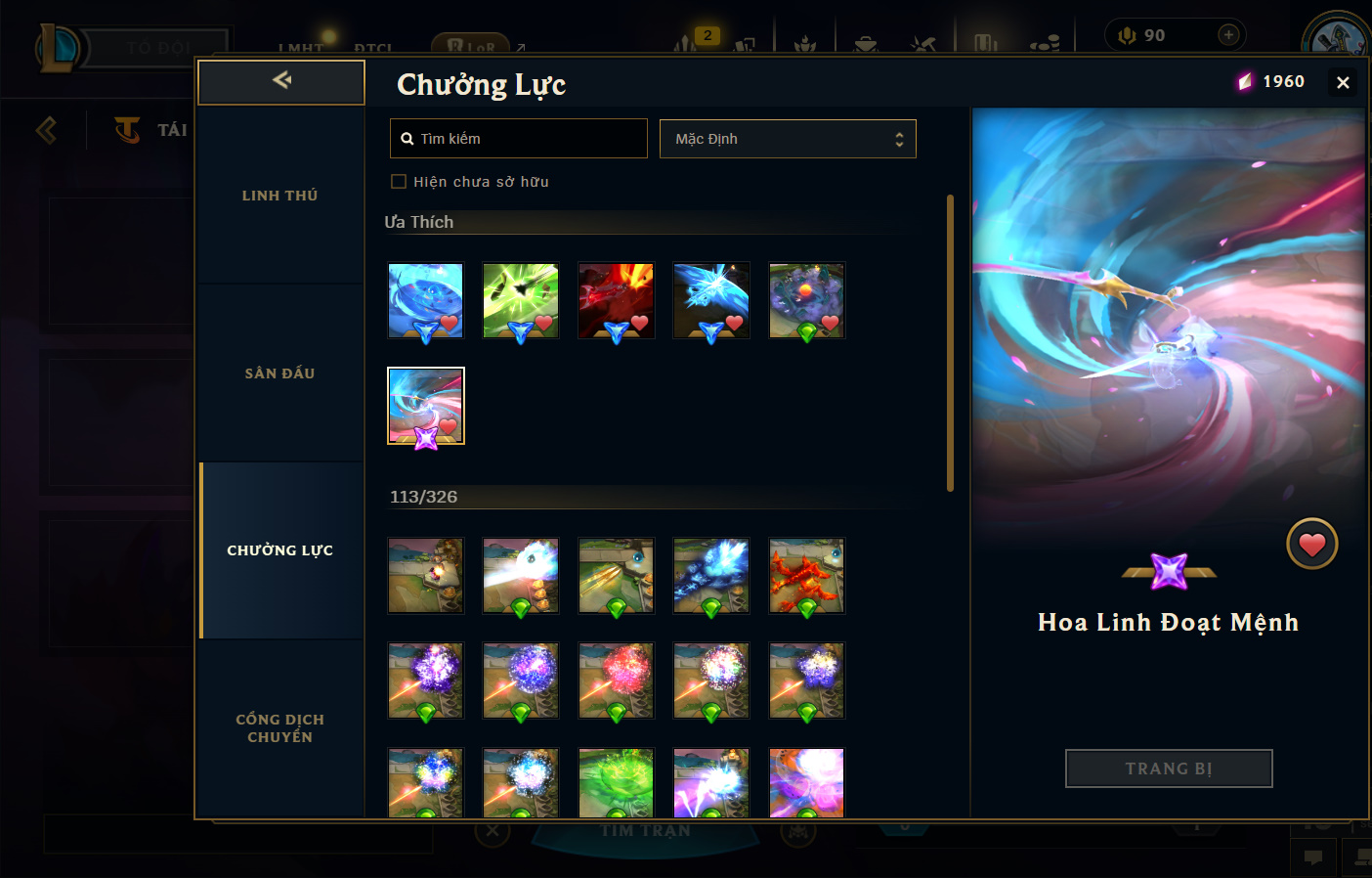The height and width of the screenshot is (878, 1372).
Task: Select the Chưởng Lực tab
Action: click(x=280, y=550)
